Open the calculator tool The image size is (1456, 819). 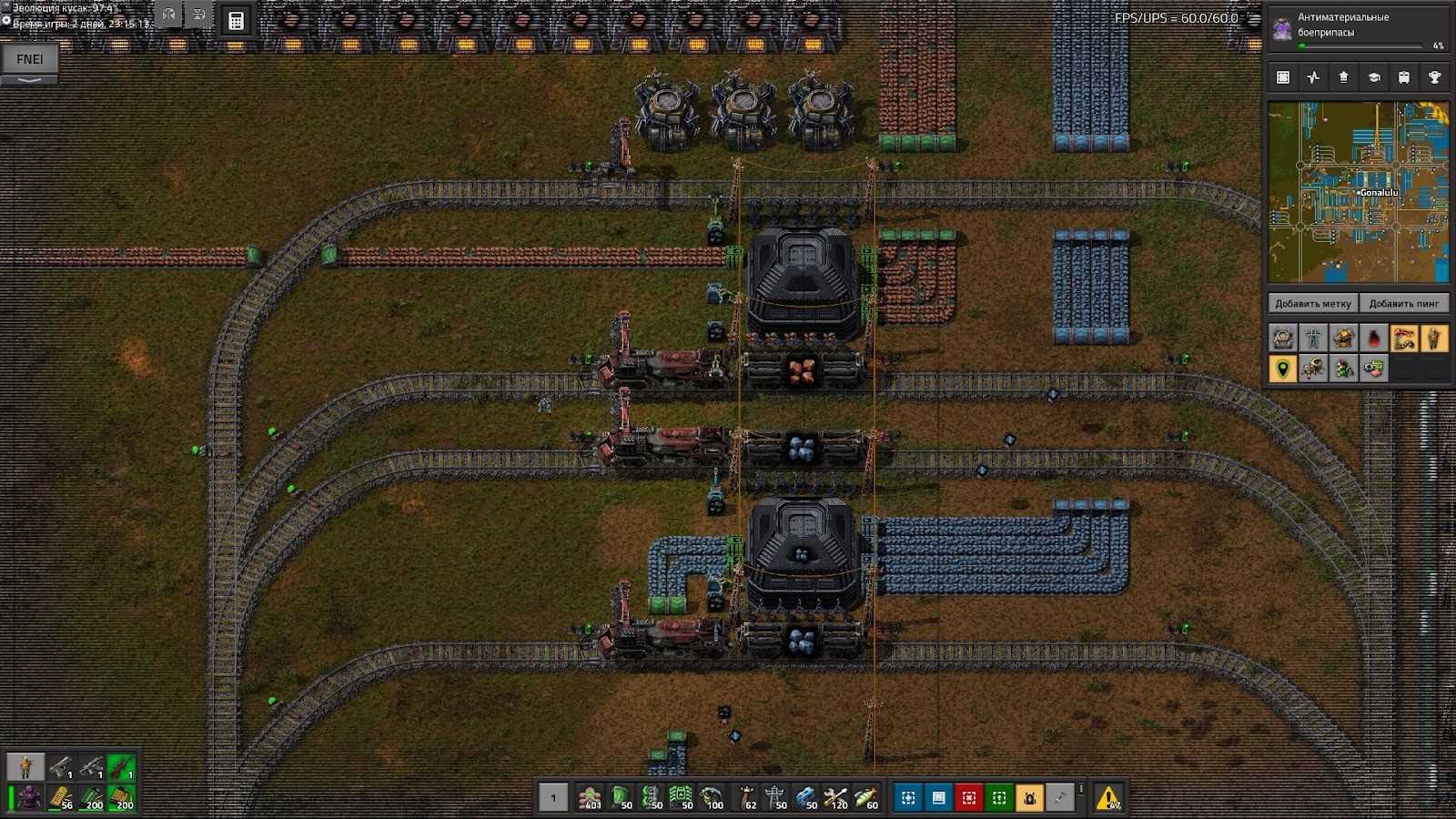[x=236, y=21]
